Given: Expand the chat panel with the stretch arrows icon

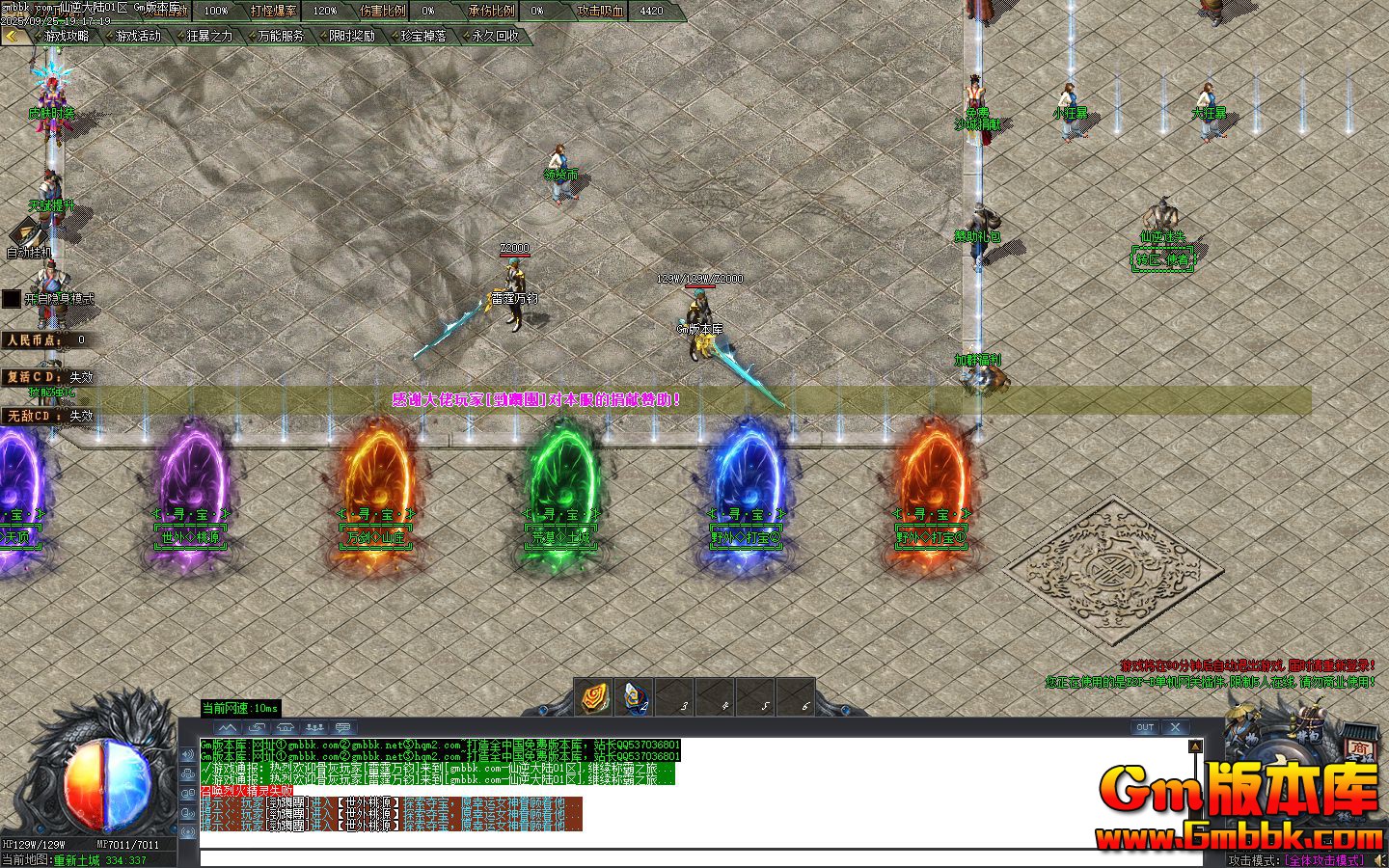Looking at the screenshot, I should point(257,728).
